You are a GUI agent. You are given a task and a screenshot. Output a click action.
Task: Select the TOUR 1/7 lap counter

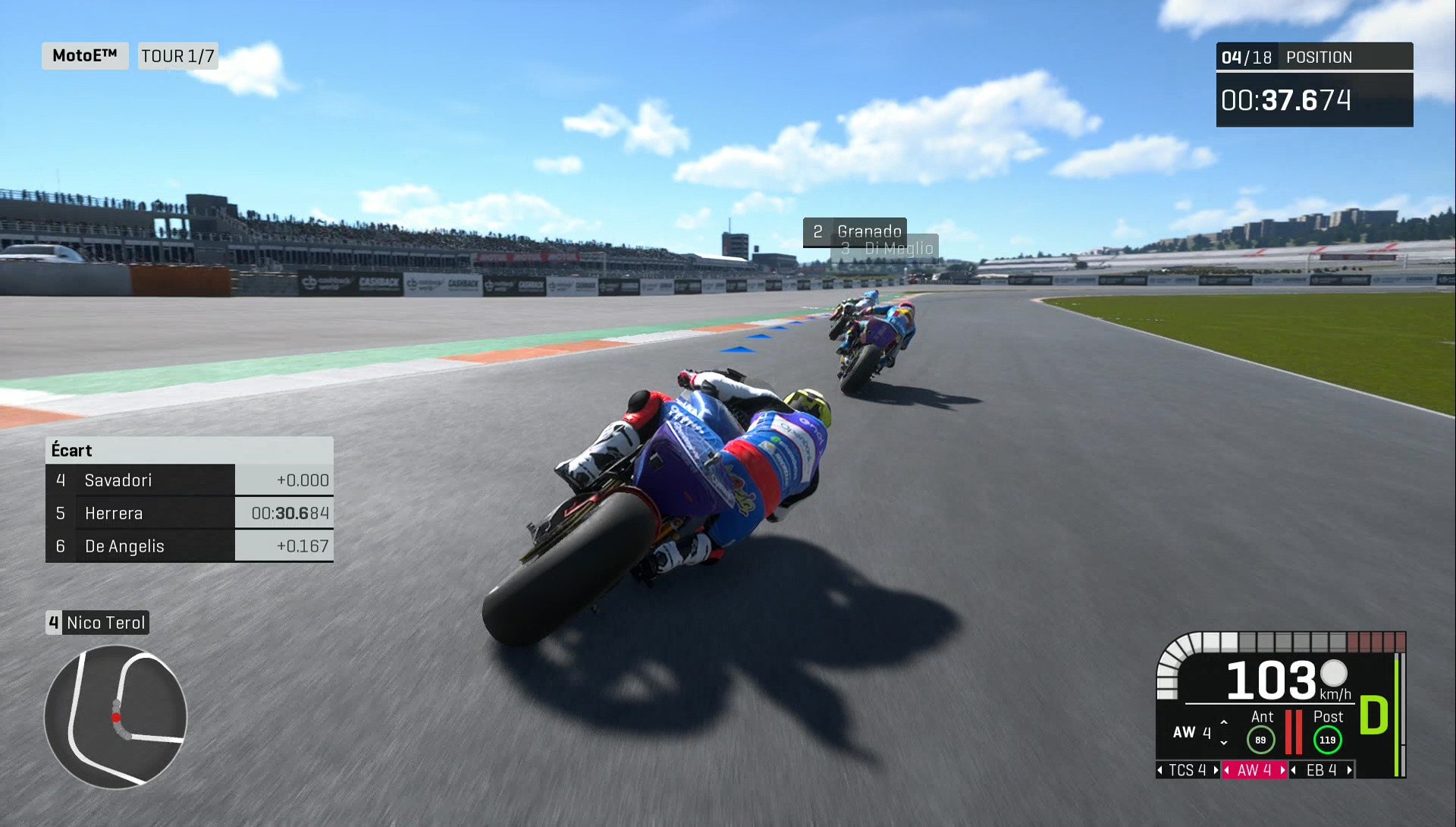(177, 55)
